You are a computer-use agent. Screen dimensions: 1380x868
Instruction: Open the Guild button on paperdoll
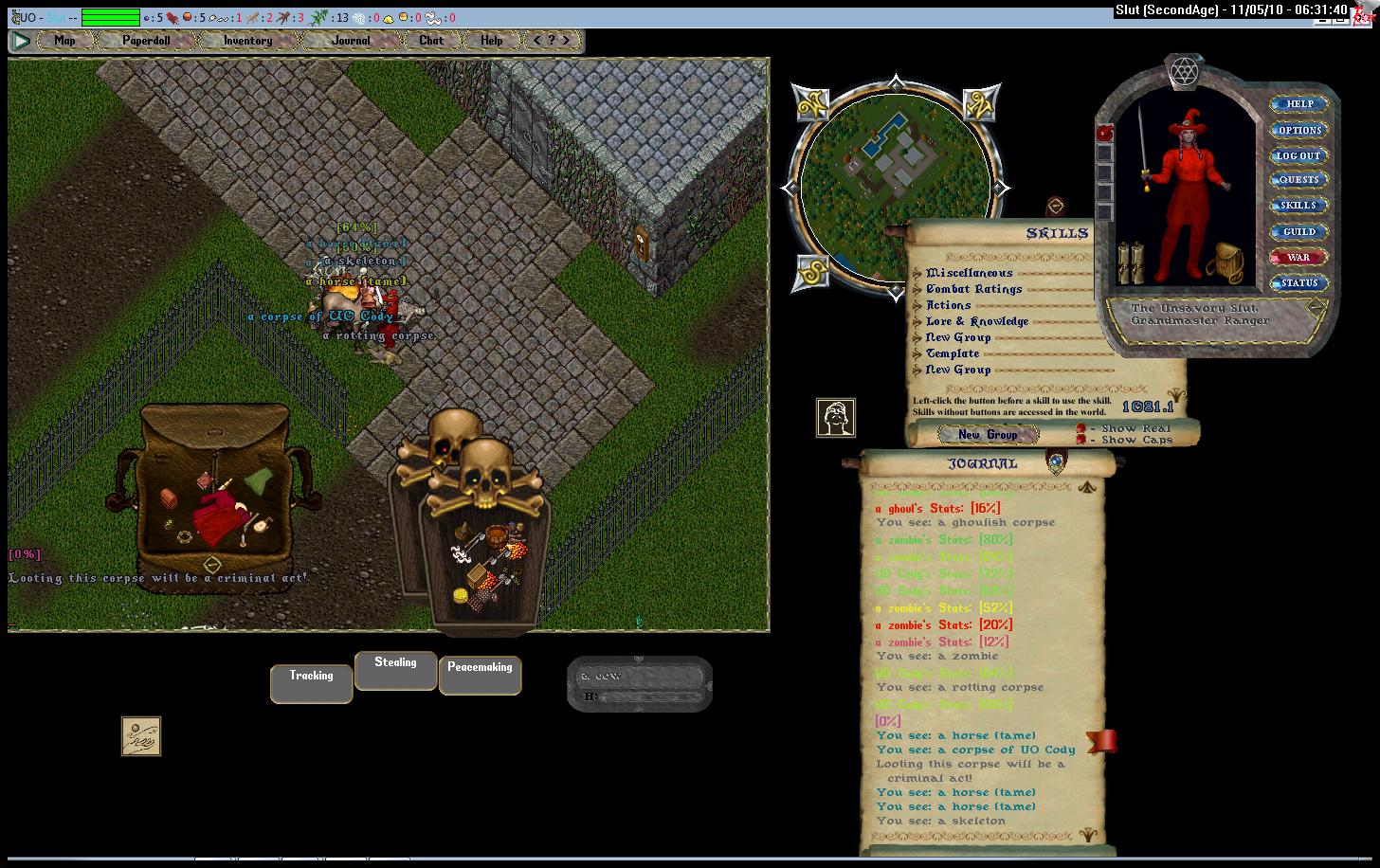[1298, 231]
